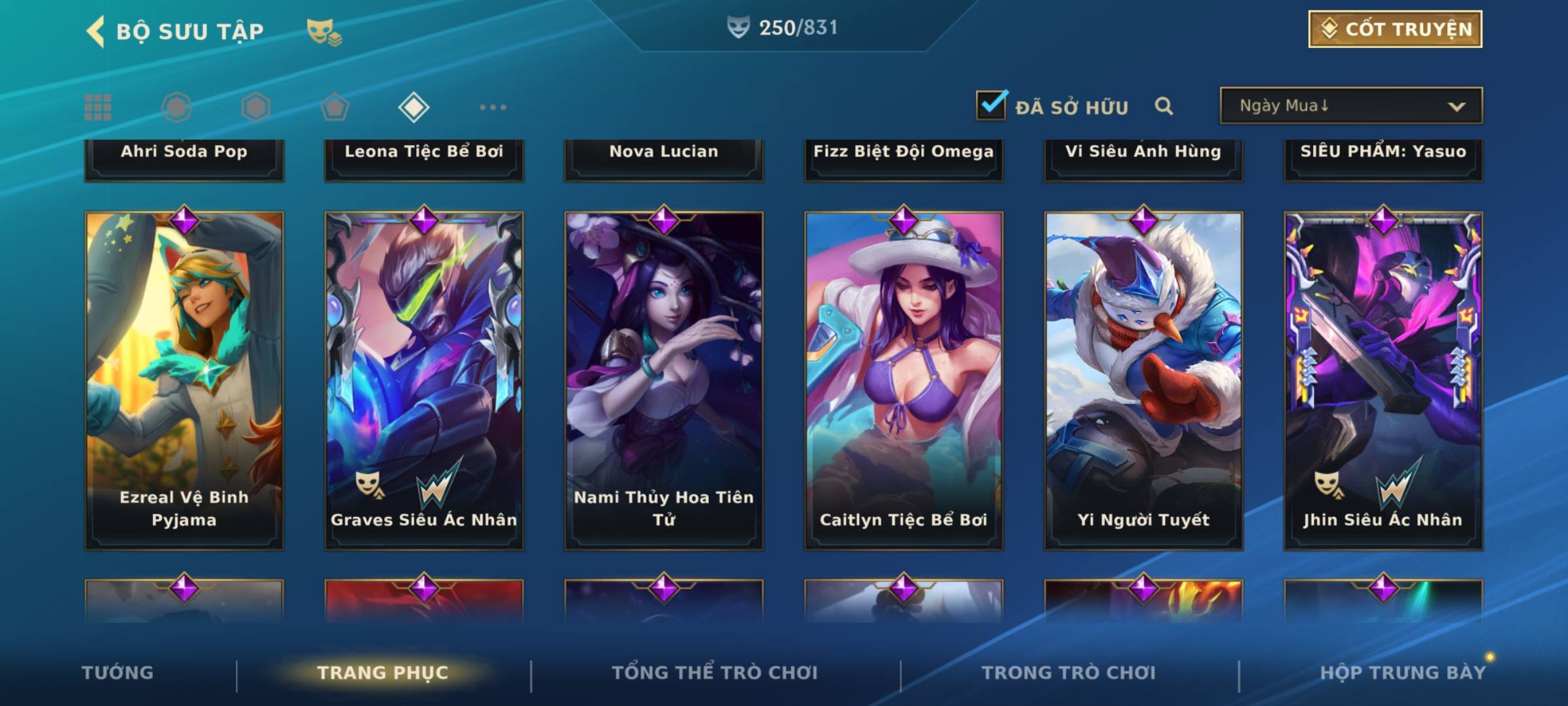
Task: Select the grid all-skins filter icon
Action: tap(98, 107)
